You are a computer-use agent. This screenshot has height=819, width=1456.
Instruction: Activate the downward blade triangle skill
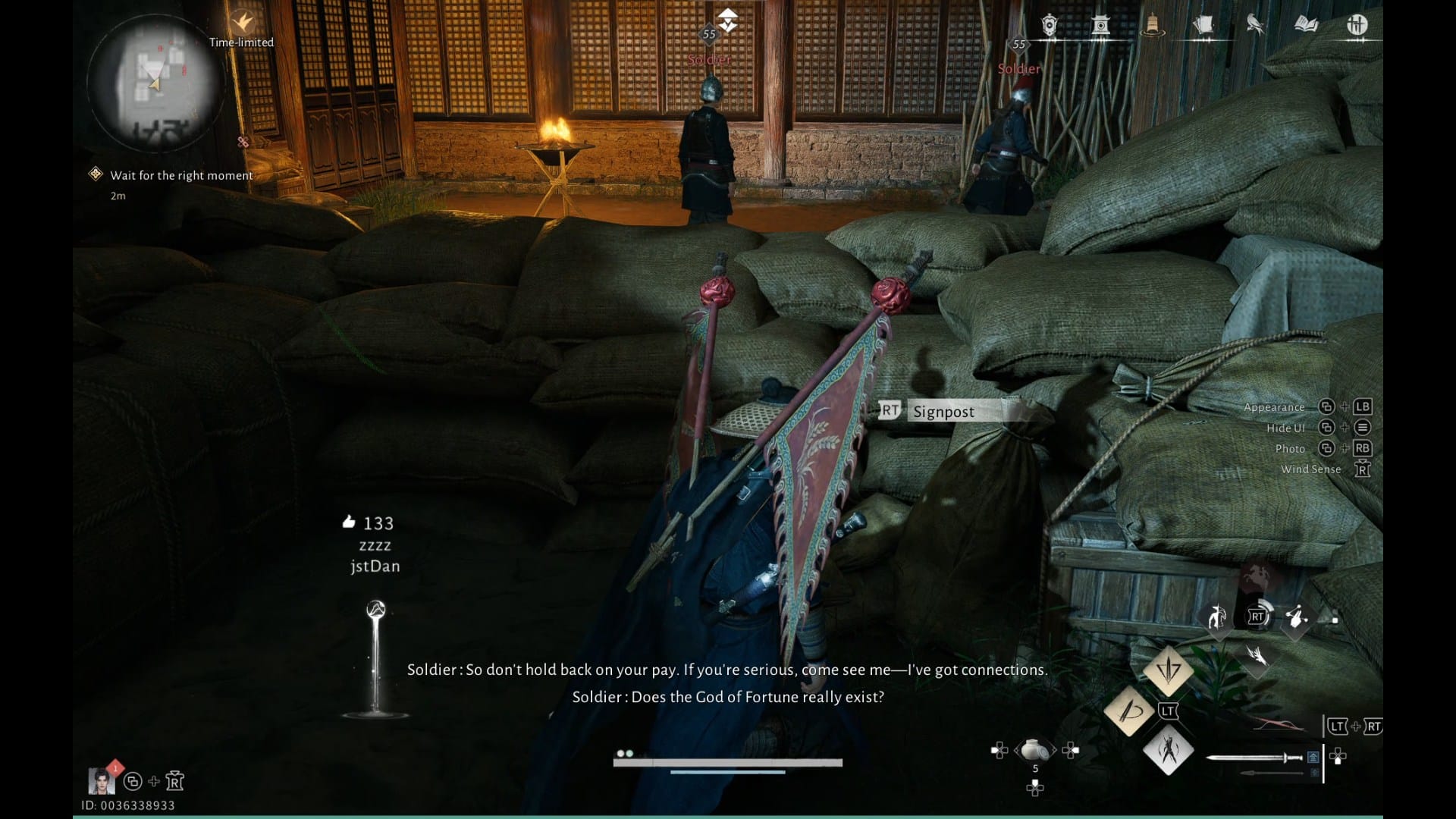[x=1168, y=669]
